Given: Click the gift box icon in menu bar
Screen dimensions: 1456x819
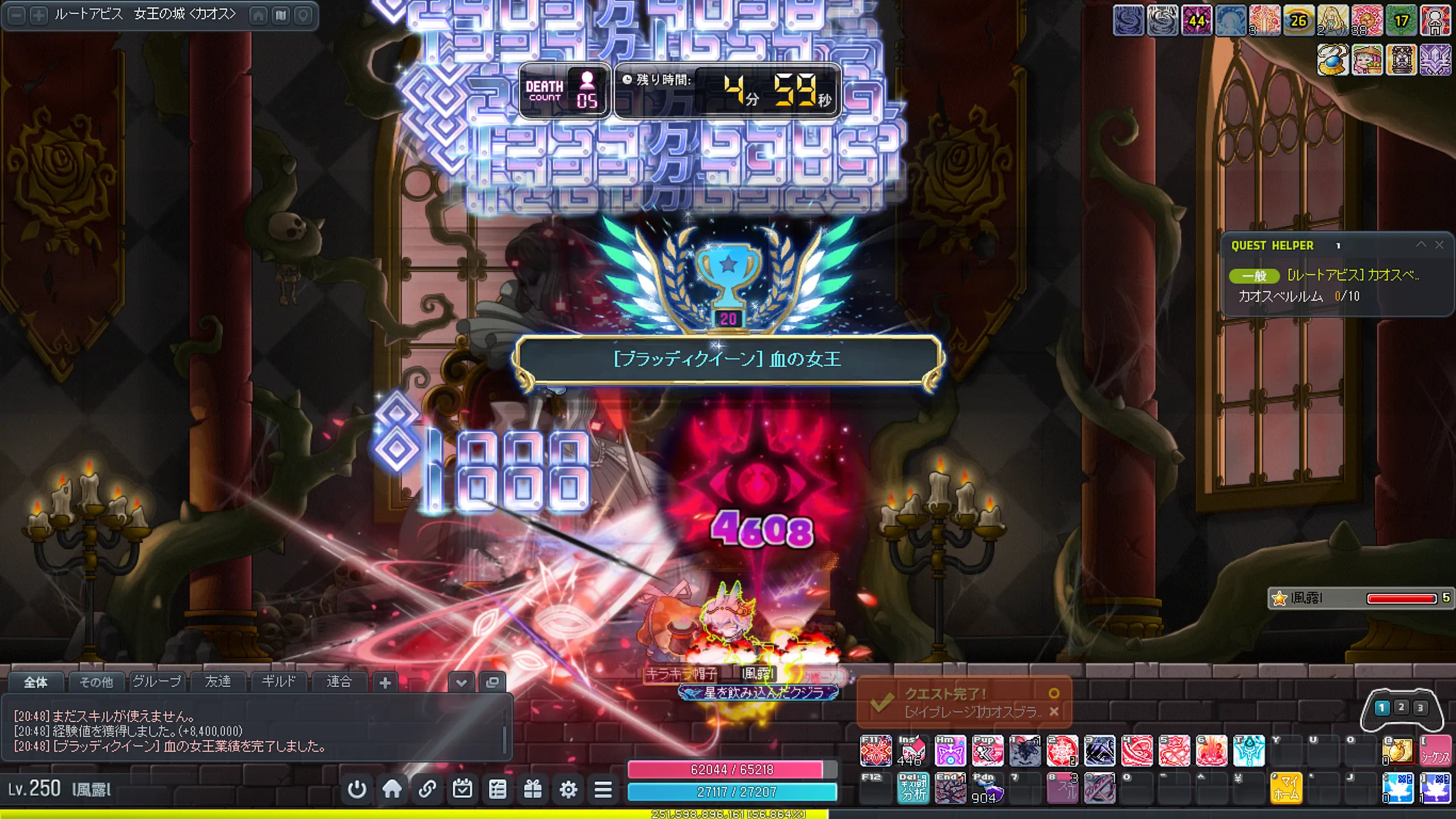Looking at the screenshot, I should pyautogui.click(x=533, y=789).
